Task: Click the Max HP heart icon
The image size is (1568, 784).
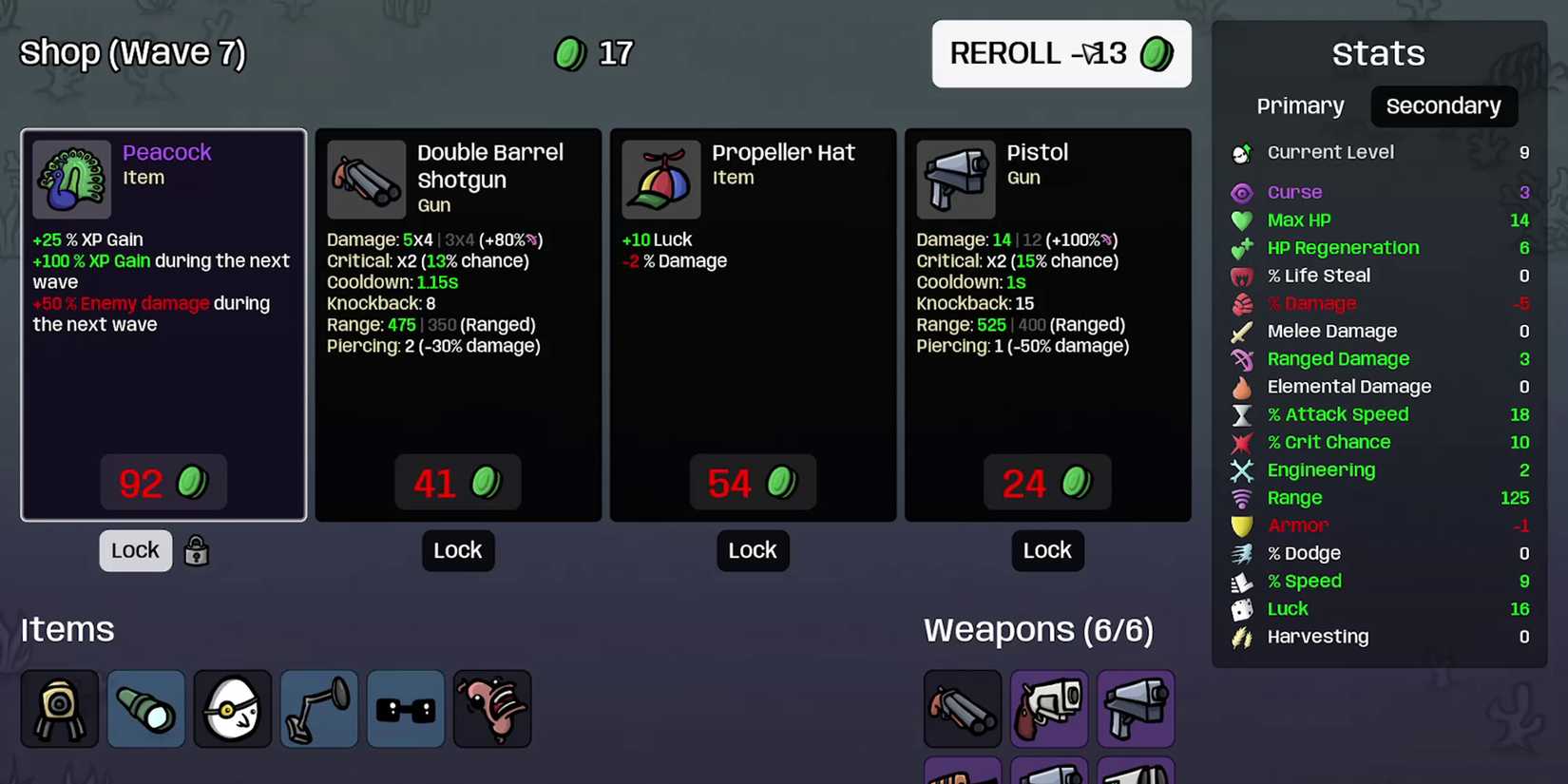Action: (1242, 220)
